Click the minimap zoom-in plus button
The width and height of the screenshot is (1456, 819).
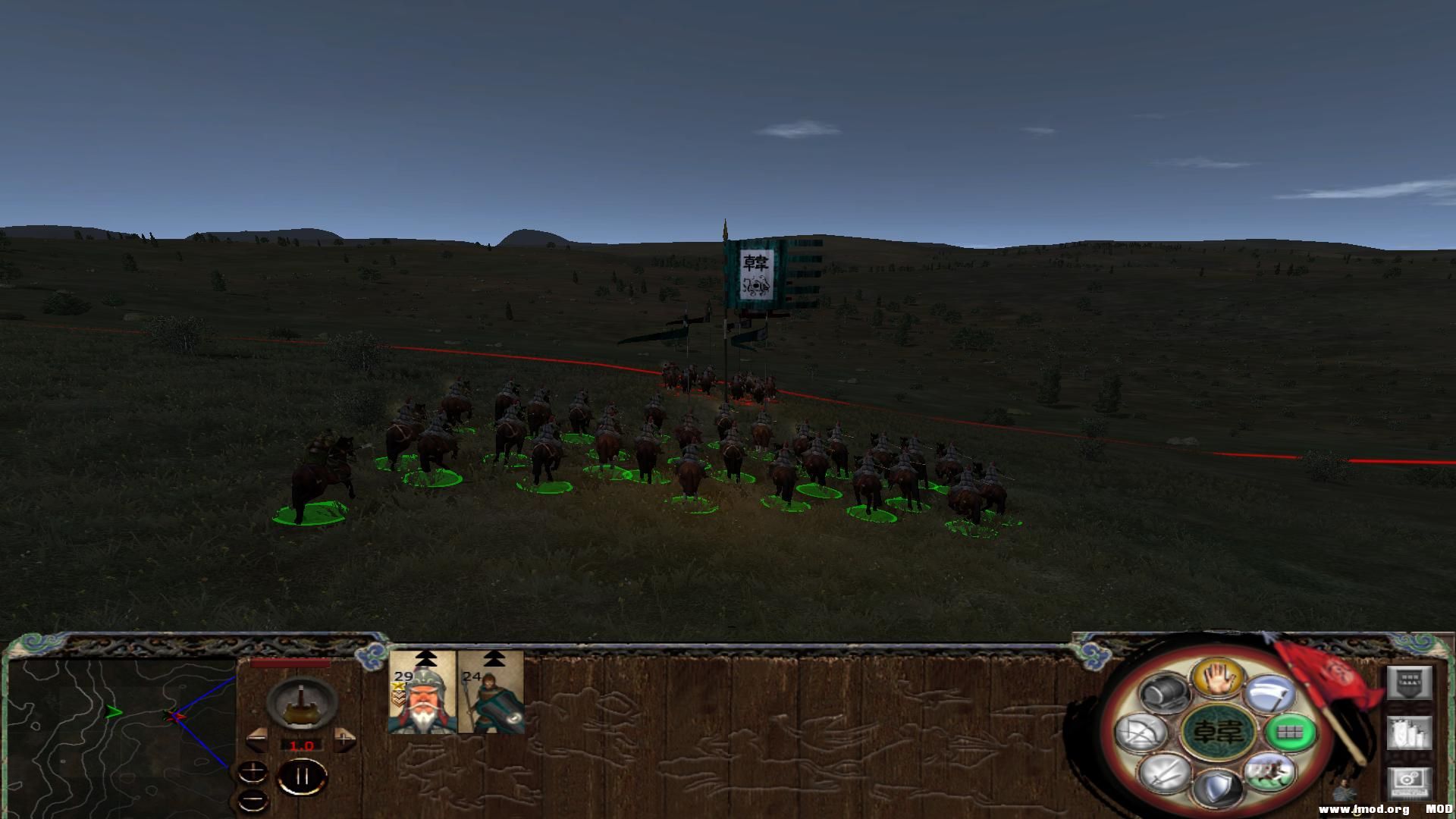(x=253, y=772)
